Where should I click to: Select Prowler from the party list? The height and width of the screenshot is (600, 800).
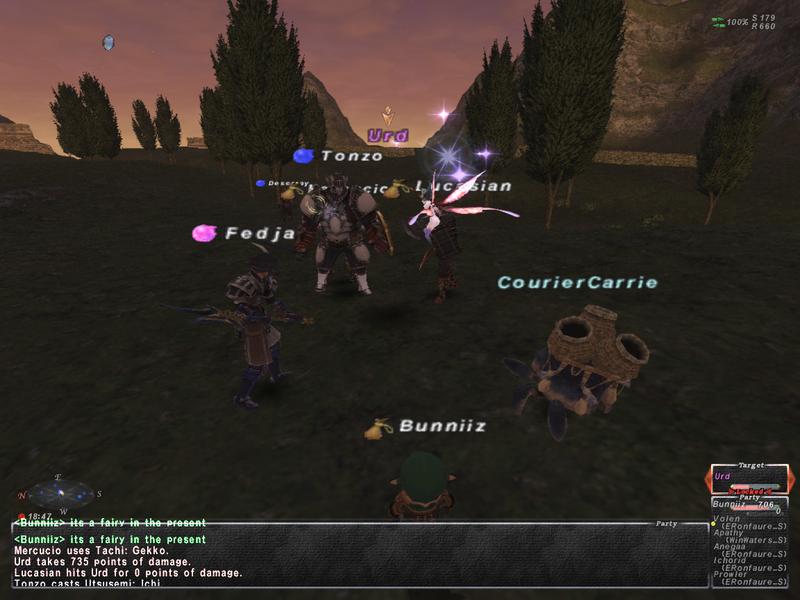pyautogui.click(x=732, y=575)
